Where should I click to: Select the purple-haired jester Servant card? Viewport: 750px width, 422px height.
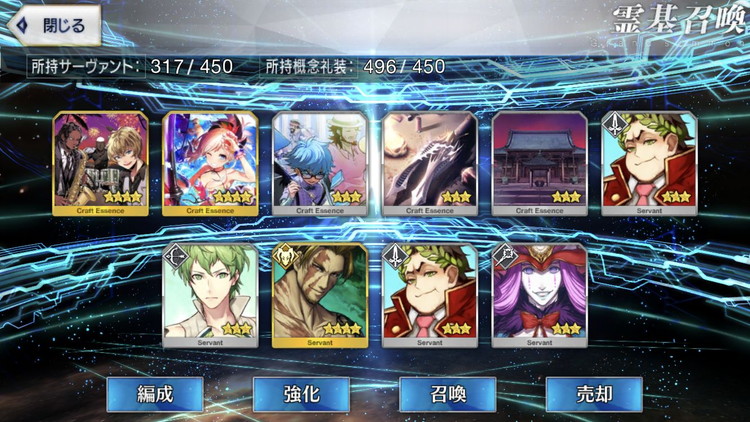[x=540, y=295]
